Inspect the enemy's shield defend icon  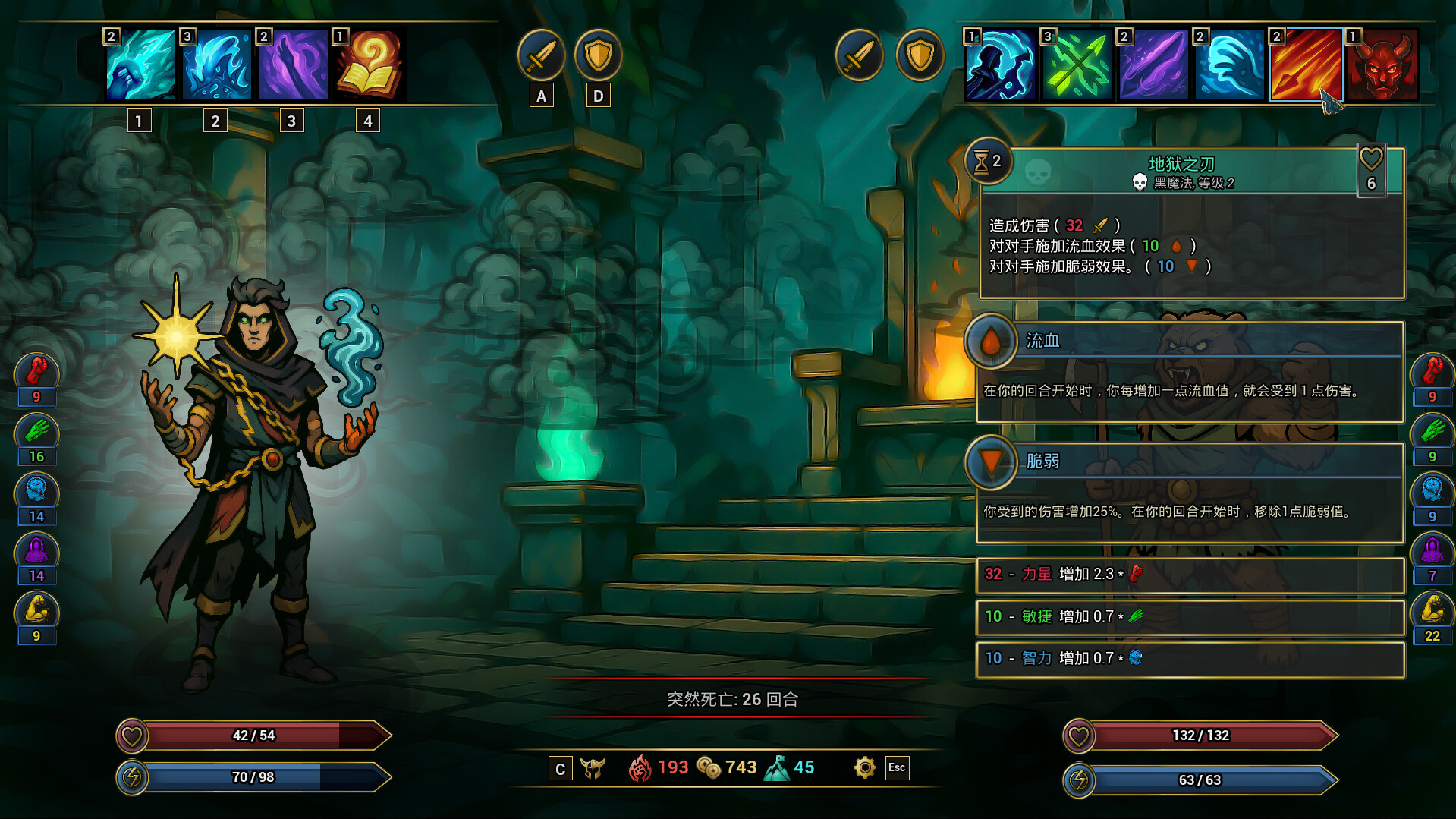920,55
